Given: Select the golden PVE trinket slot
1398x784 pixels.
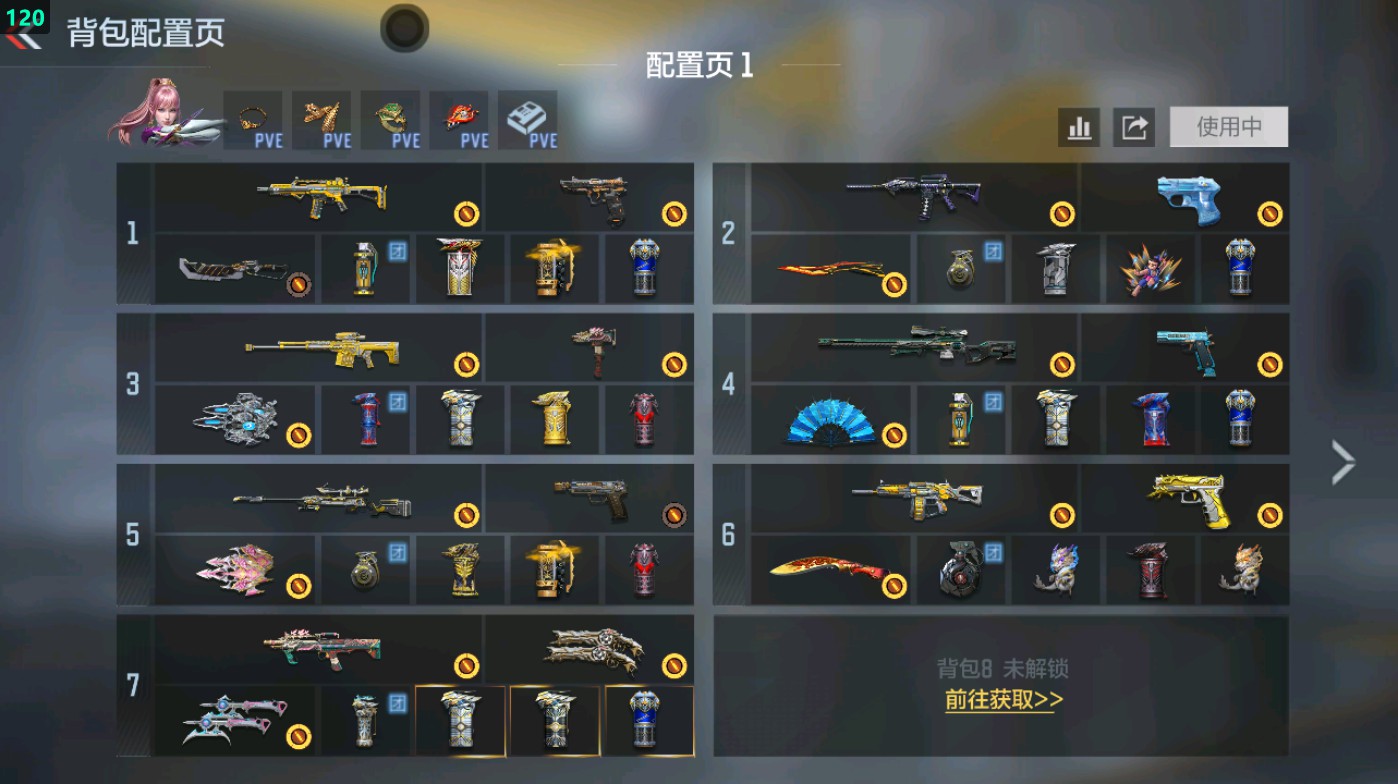Looking at the screenshot, I should (x=324, y=120).
